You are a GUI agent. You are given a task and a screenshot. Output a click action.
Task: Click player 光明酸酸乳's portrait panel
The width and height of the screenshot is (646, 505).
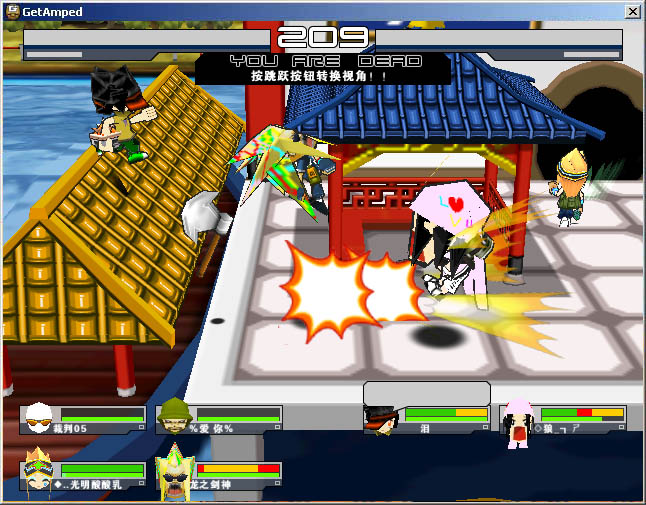point(39,472)
